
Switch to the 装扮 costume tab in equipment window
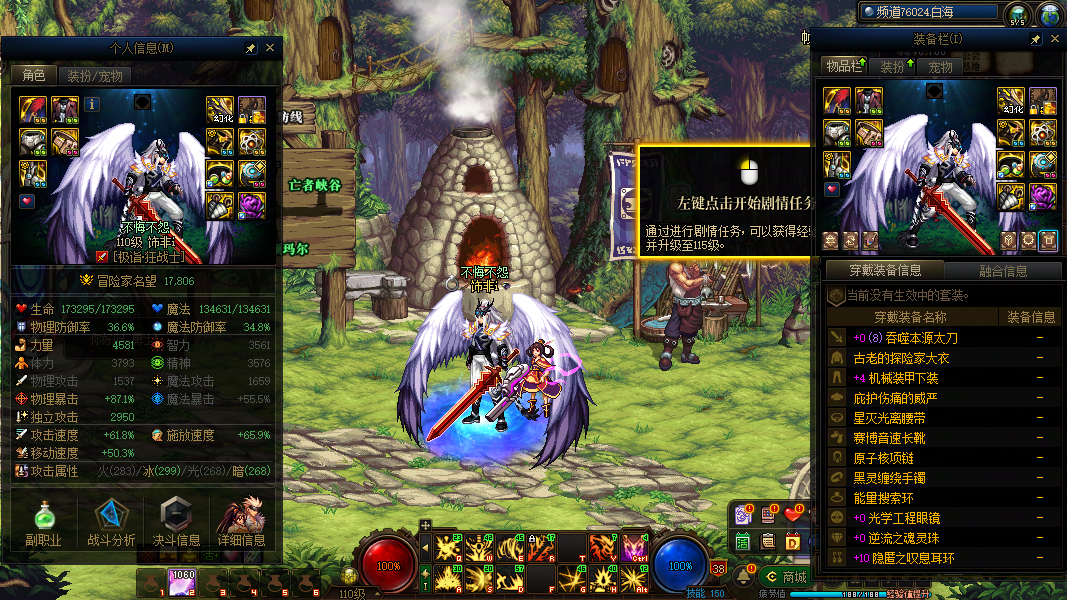click(892, 67)
